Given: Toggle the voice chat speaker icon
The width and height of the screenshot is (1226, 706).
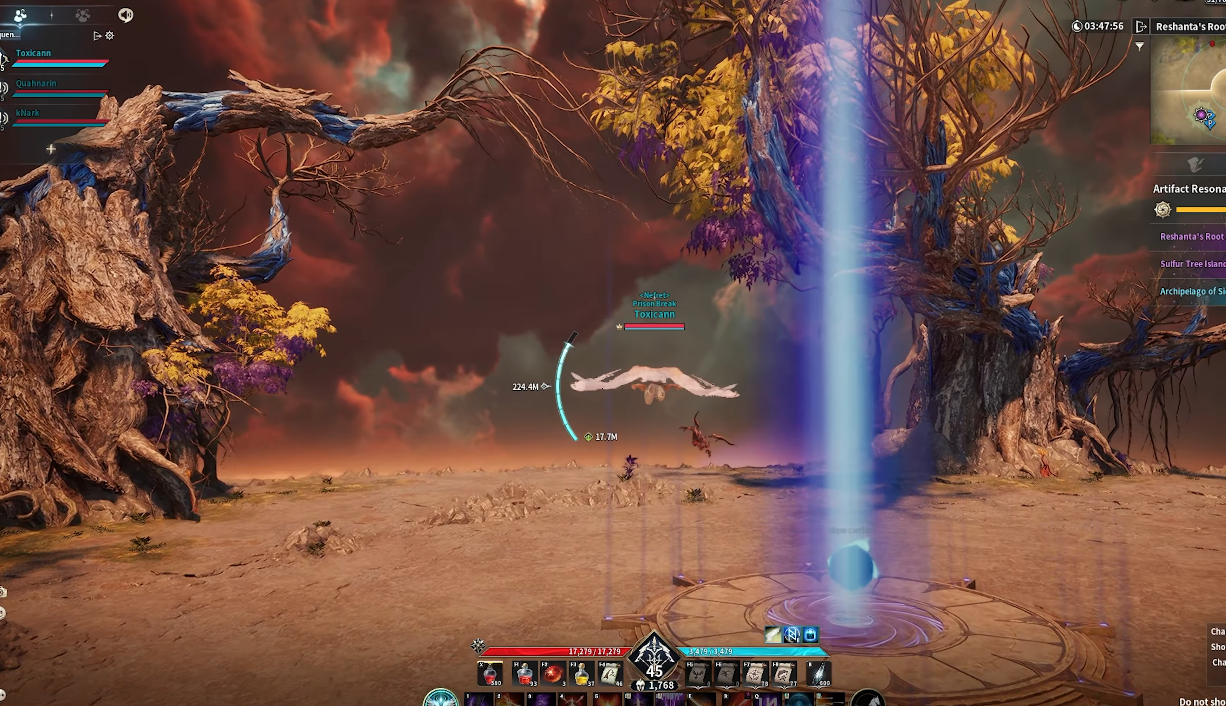Looking at the screenshot, I should click(125, 15).
